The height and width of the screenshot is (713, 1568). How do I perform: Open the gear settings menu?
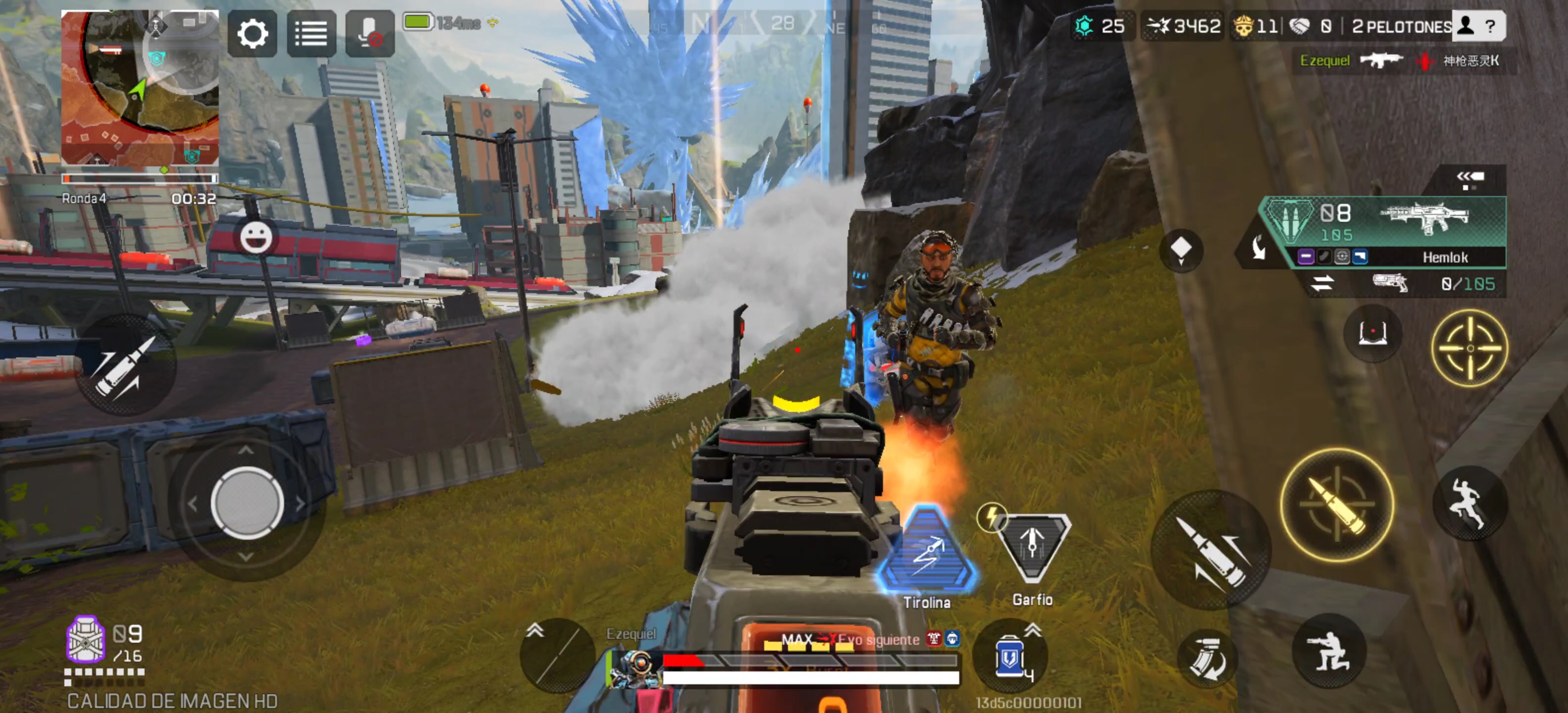[x=252, y=34]
